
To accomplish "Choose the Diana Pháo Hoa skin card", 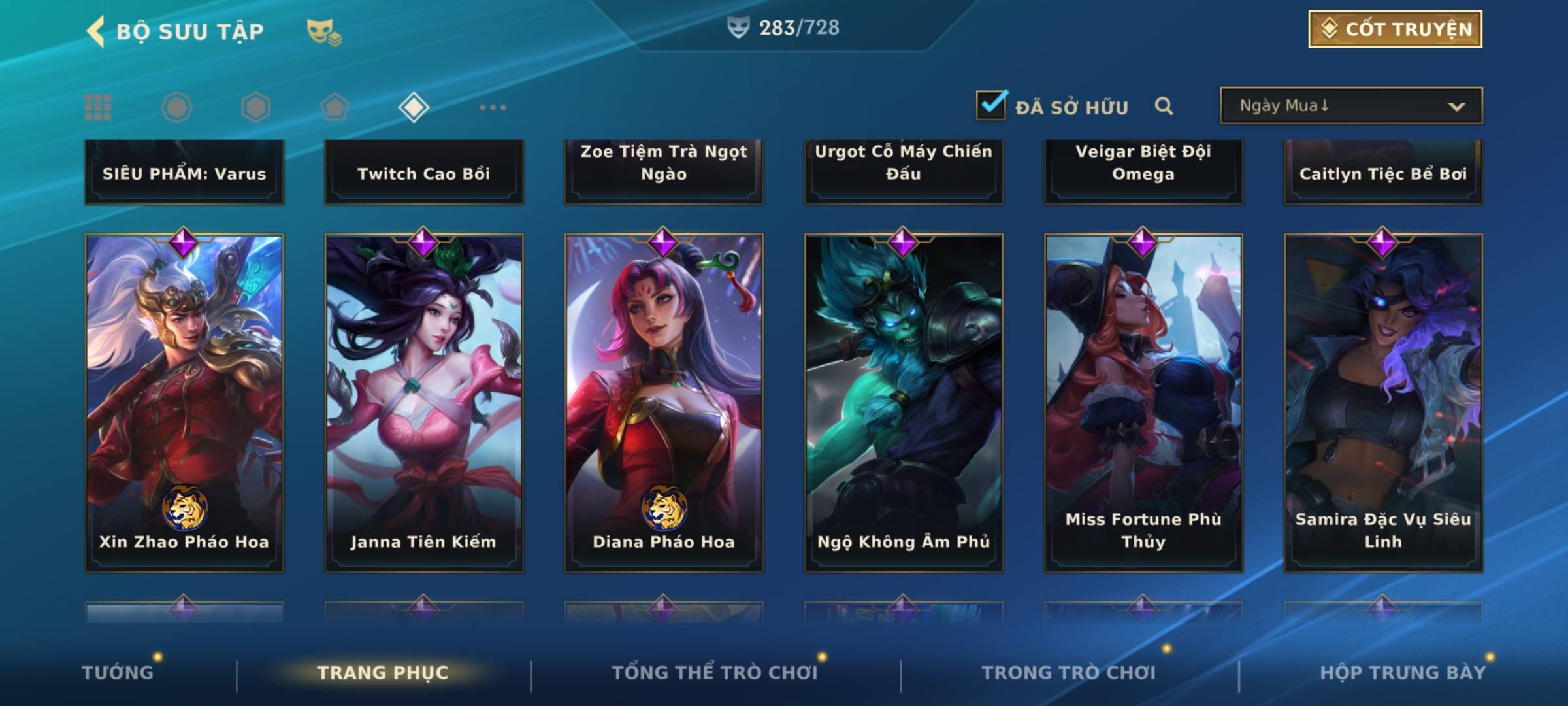I will [664, 402].
